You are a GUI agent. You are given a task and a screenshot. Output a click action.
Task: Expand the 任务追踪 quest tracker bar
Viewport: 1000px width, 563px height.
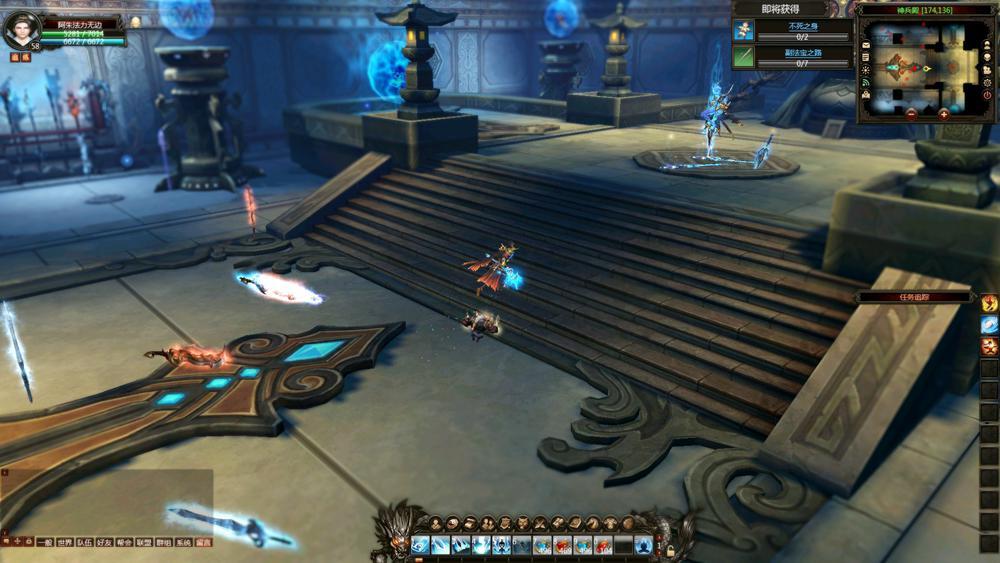(915, 297)
